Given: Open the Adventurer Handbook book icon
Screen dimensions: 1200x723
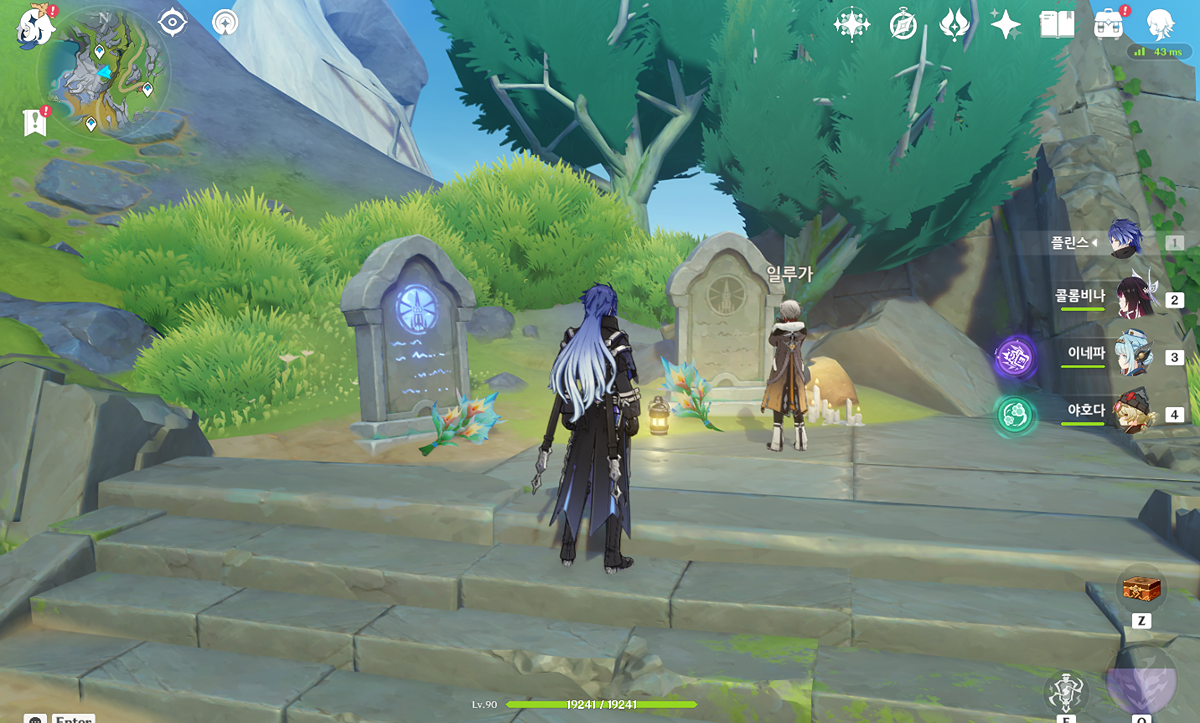Looking at the screenshot, I should pos(1056,24).
